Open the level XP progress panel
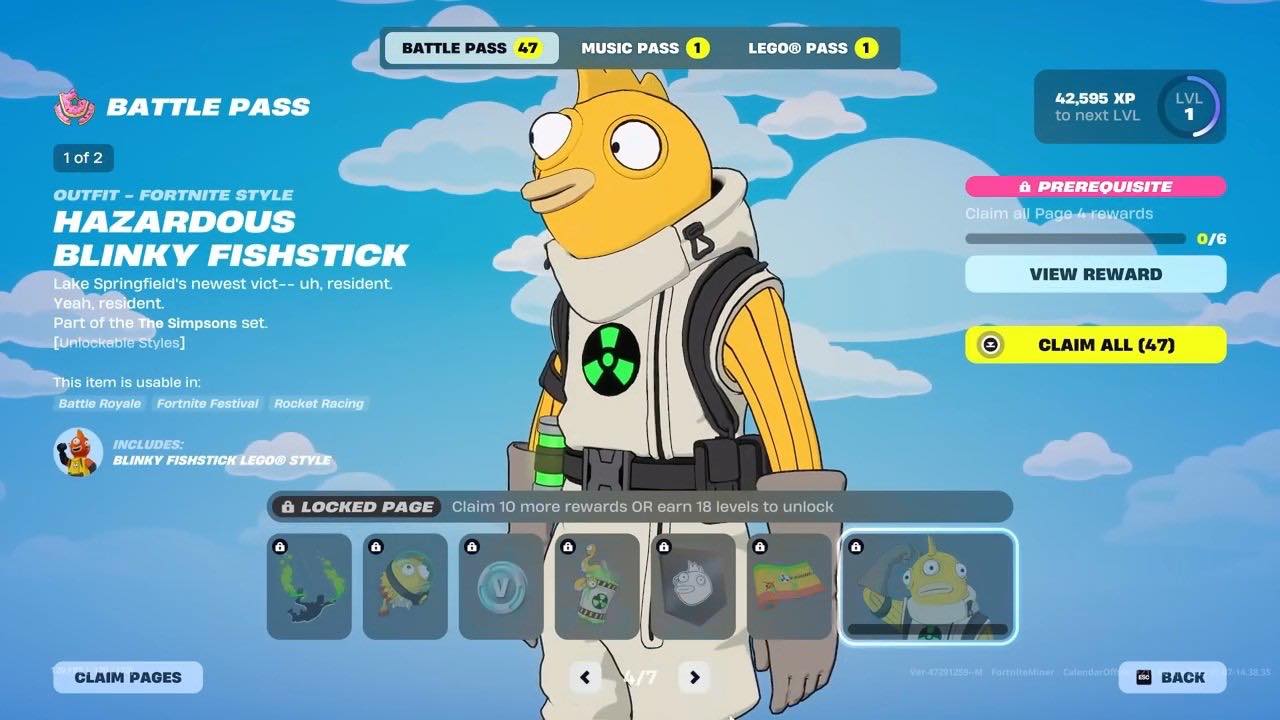Screen dimensions: 1280x720 [1129, 106]
